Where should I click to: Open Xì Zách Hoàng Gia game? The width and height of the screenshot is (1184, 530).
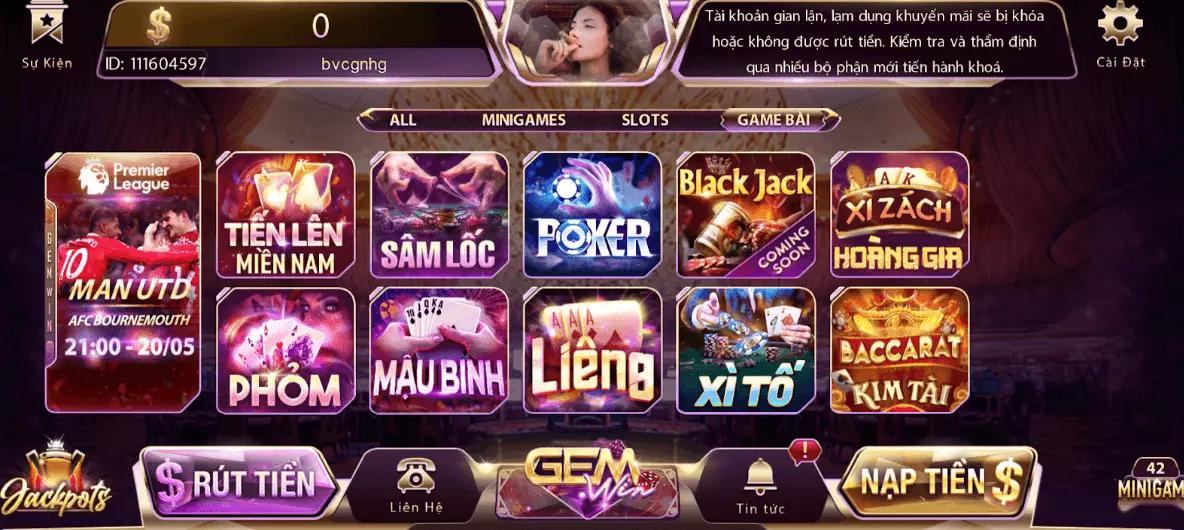point(899,215)
